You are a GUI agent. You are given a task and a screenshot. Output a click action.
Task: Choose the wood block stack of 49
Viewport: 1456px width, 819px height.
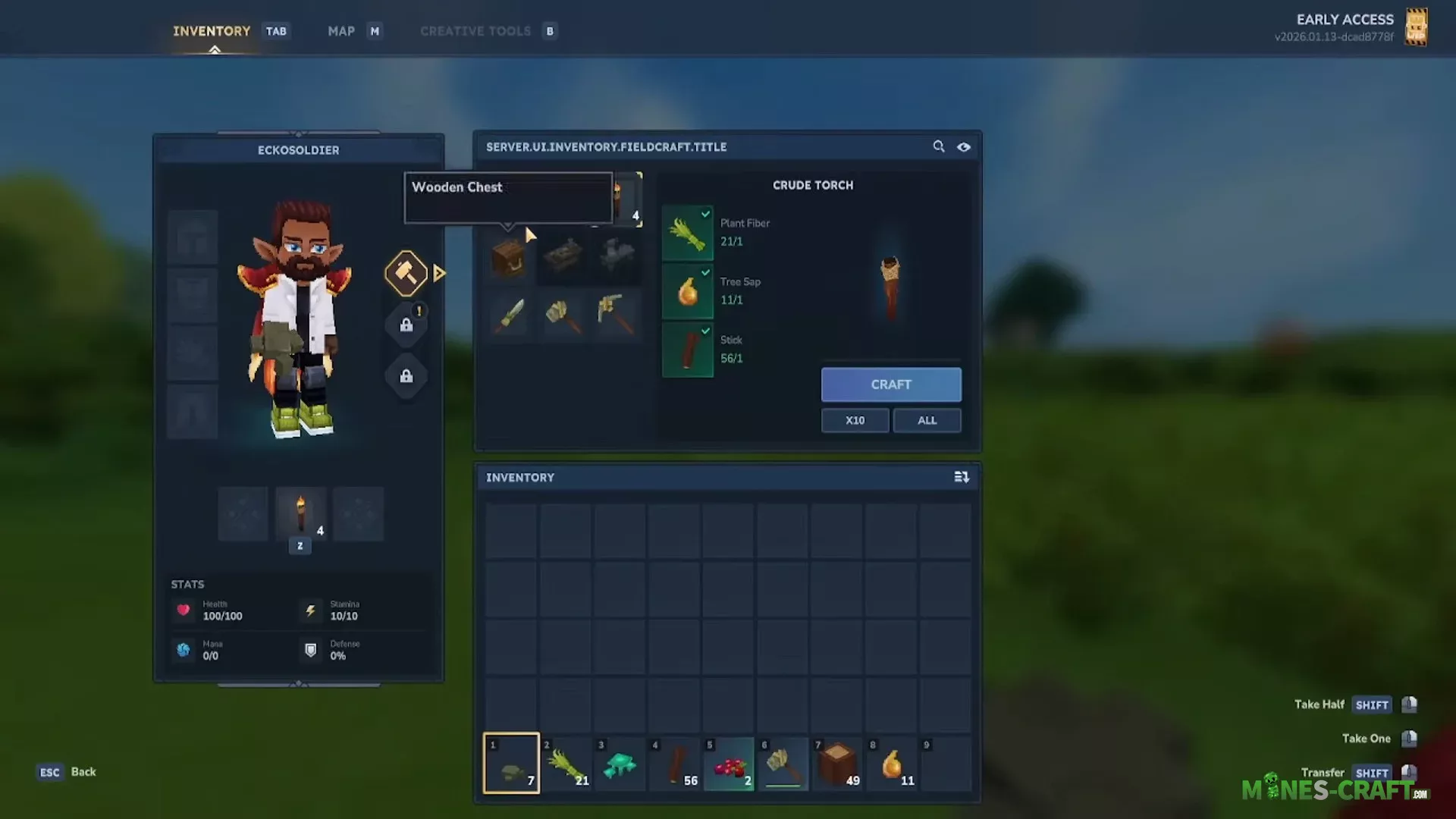click(838, 764)
